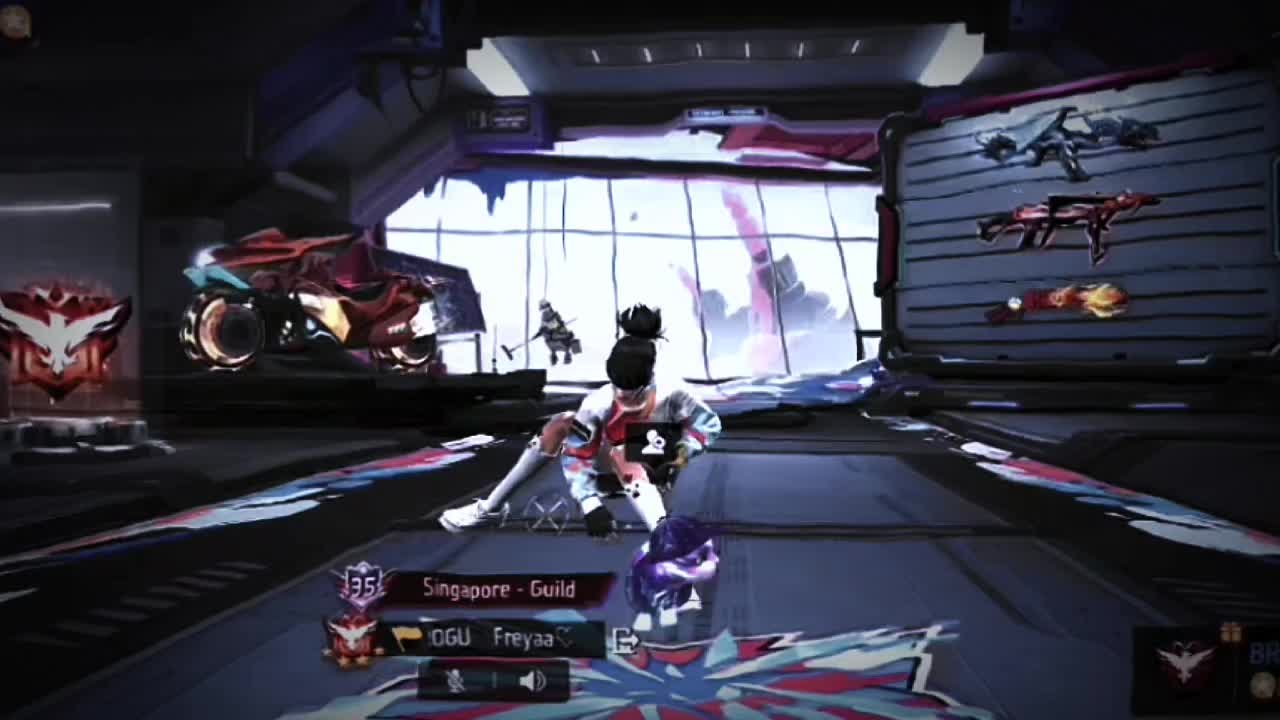
Task: Mute the microphone in the voice panel
Action: [456, 681]
